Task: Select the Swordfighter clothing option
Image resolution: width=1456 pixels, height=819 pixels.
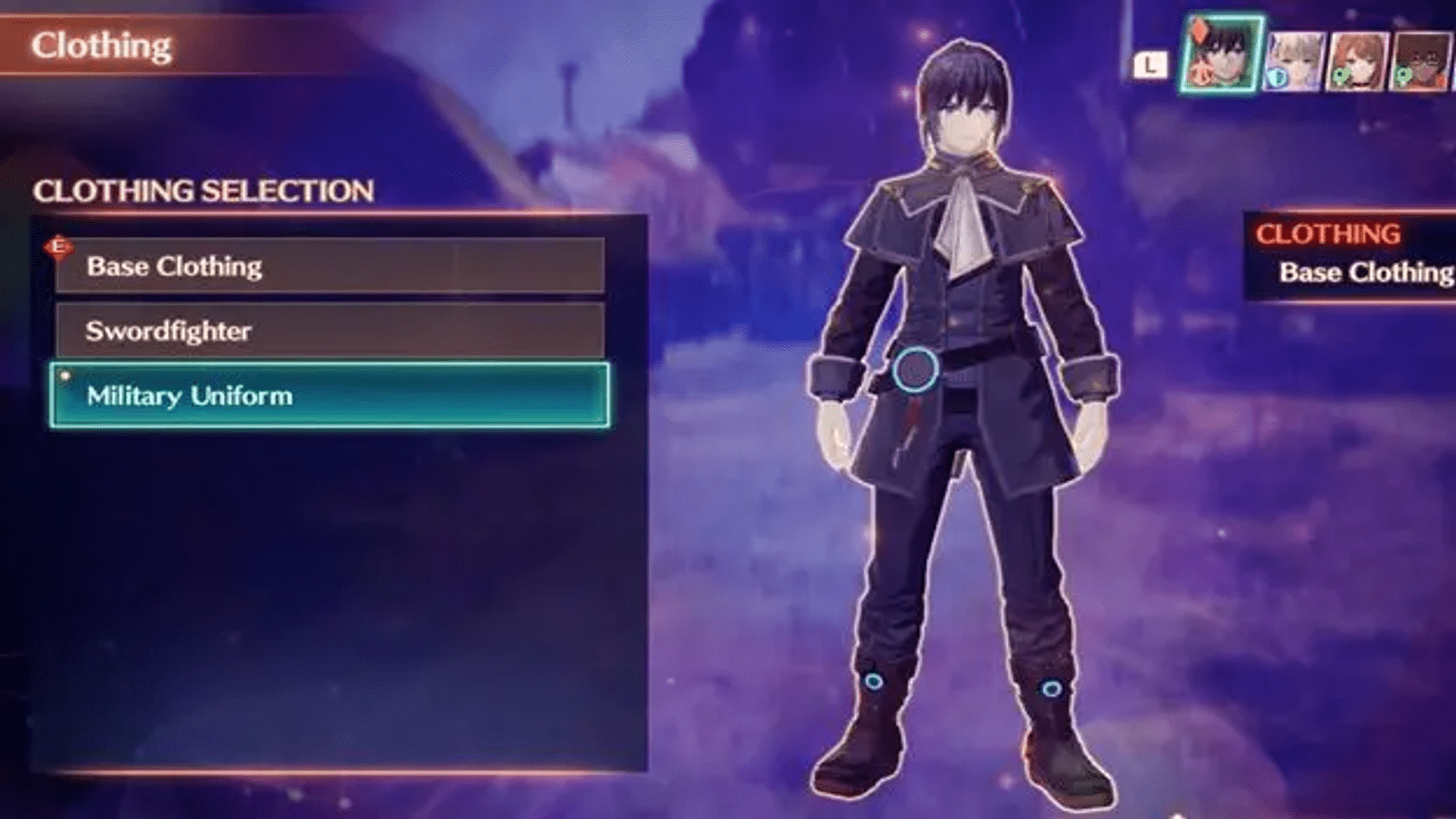Action: pyautogui.click(x=330, y=330)
